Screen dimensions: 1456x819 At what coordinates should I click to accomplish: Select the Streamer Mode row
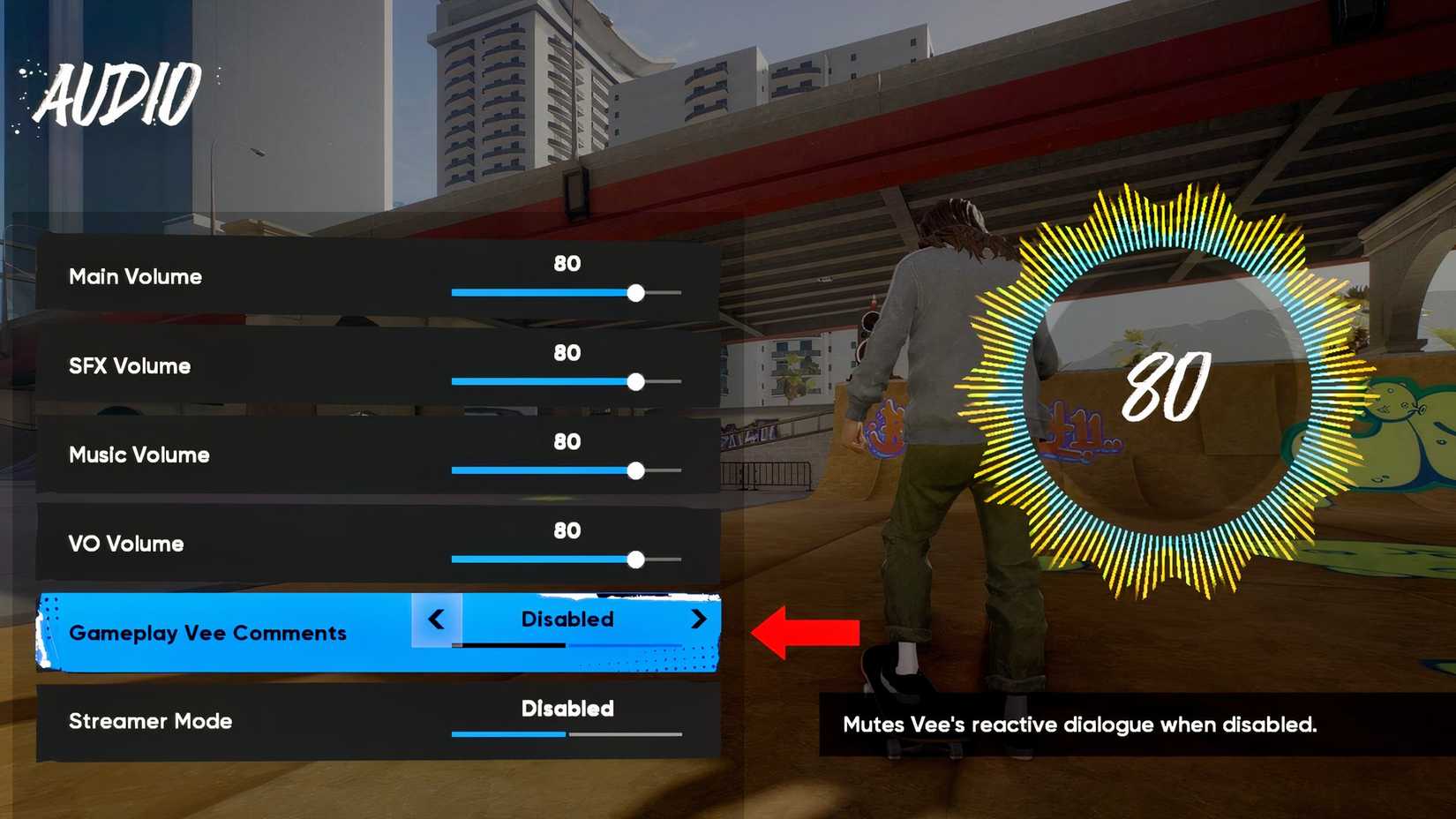click(150, 721)
